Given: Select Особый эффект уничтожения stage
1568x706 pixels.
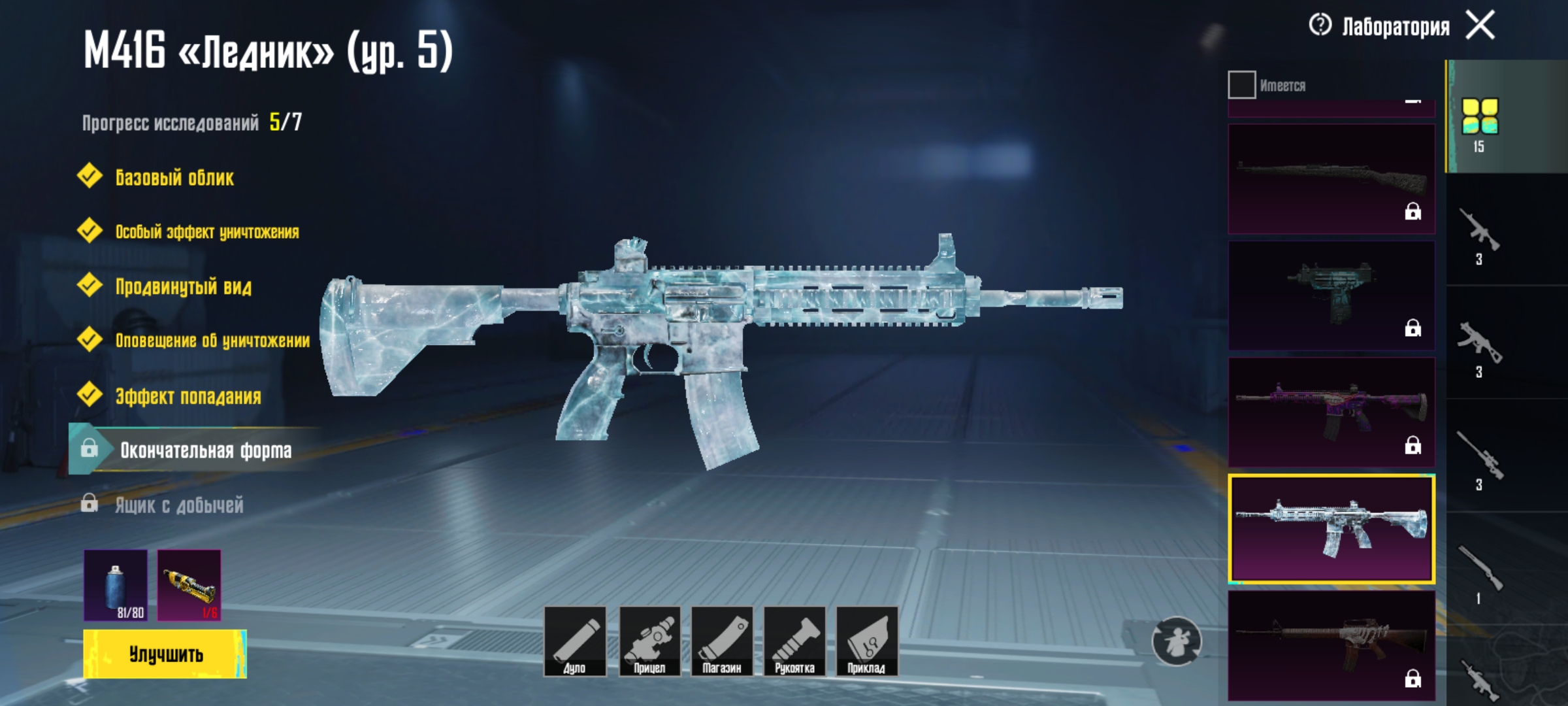Looking at the screenshot, I should 206,232.
